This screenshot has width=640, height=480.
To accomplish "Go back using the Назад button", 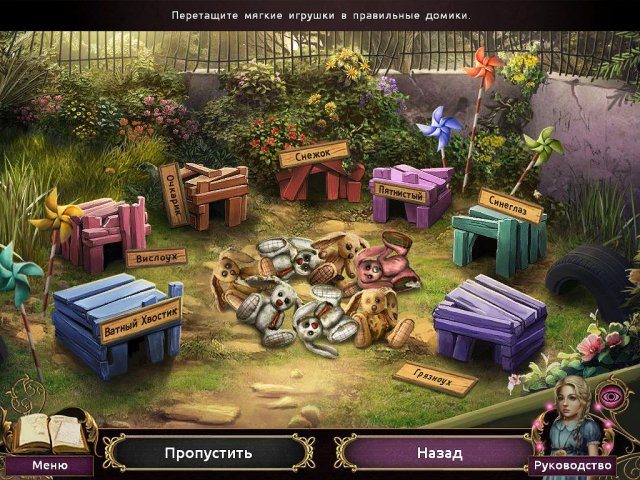I will [x=439, y=453].
